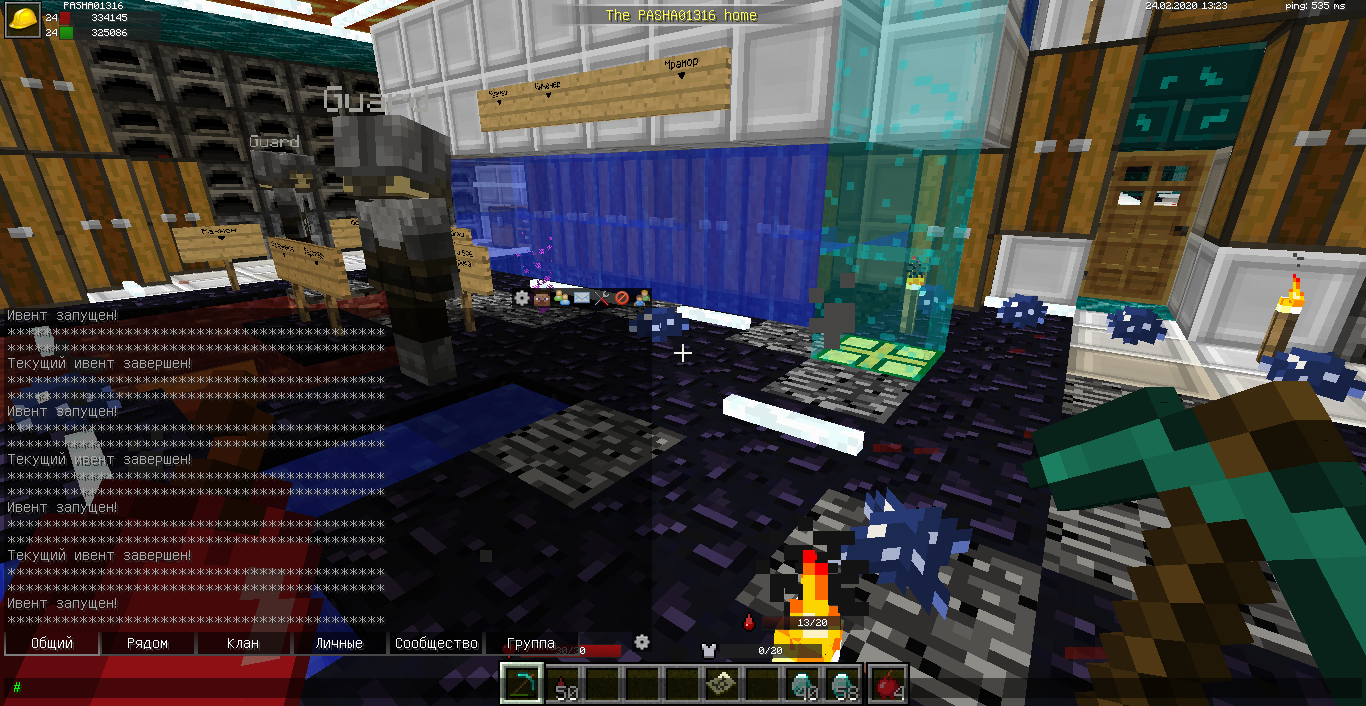Open the gear icon beside the player head
1366x706 pixels.
click(x=522, y=298)
